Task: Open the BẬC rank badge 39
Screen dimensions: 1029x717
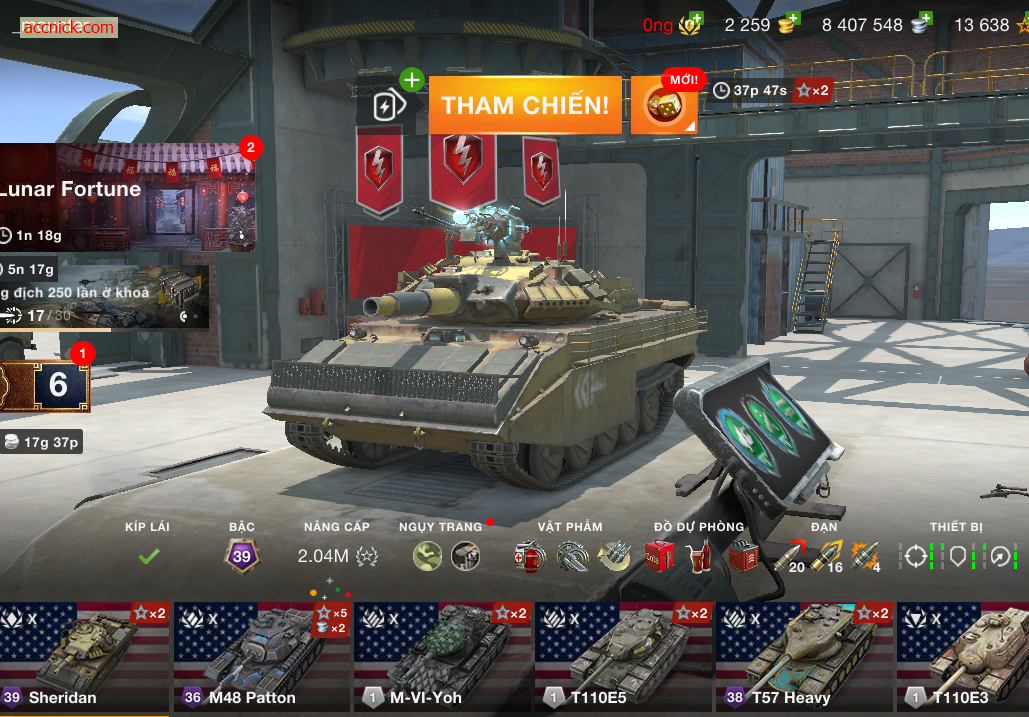Action: pos(241,556)
